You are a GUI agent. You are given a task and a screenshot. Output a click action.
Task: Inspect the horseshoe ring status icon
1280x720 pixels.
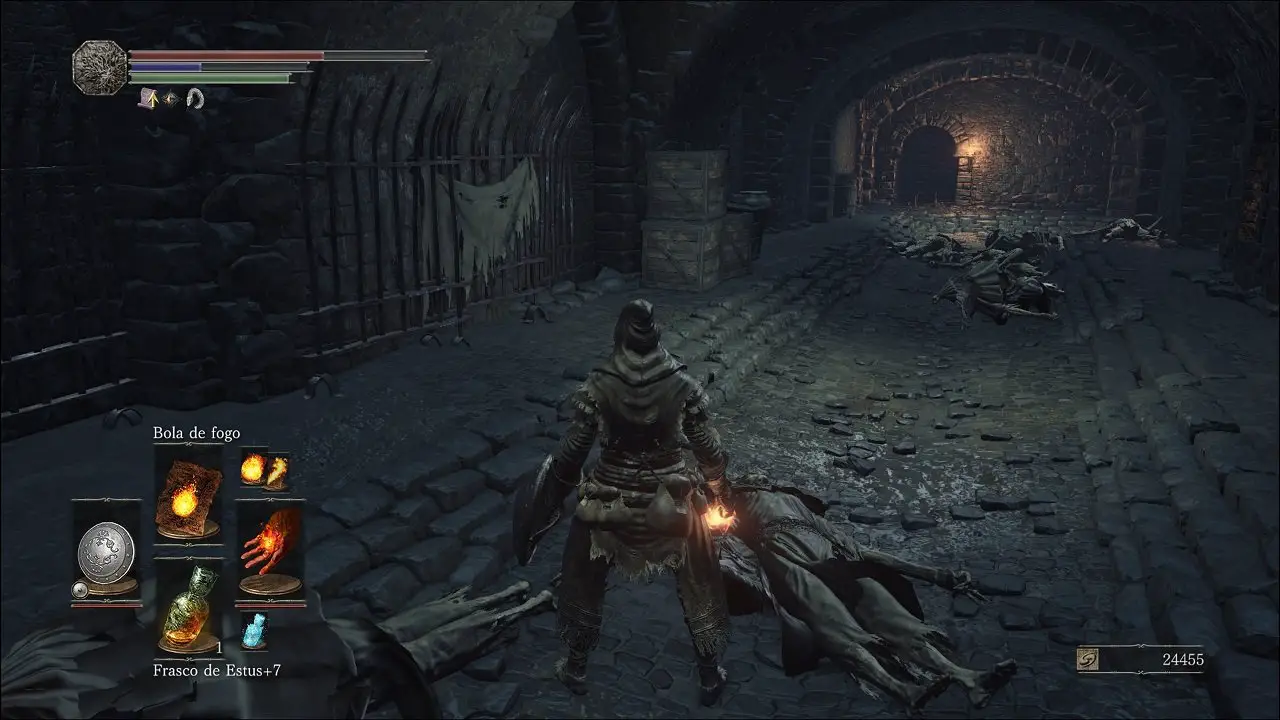click(195, 98)
